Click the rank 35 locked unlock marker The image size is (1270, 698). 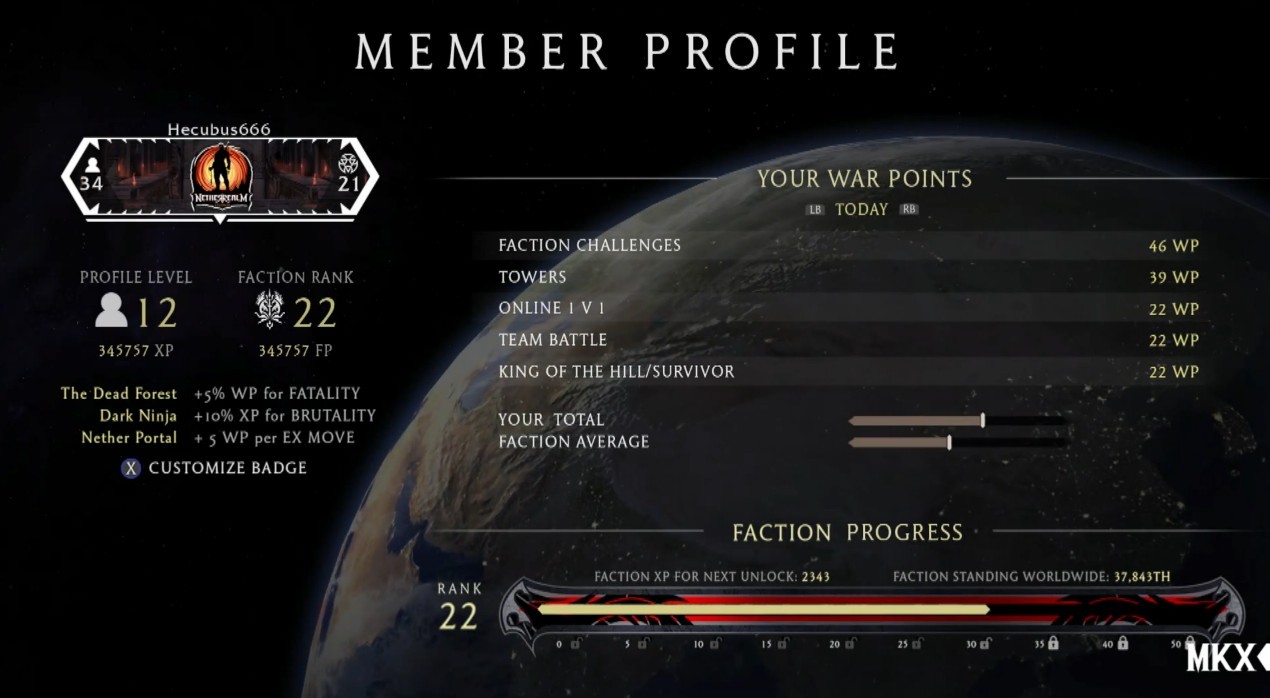point(1052,644)
